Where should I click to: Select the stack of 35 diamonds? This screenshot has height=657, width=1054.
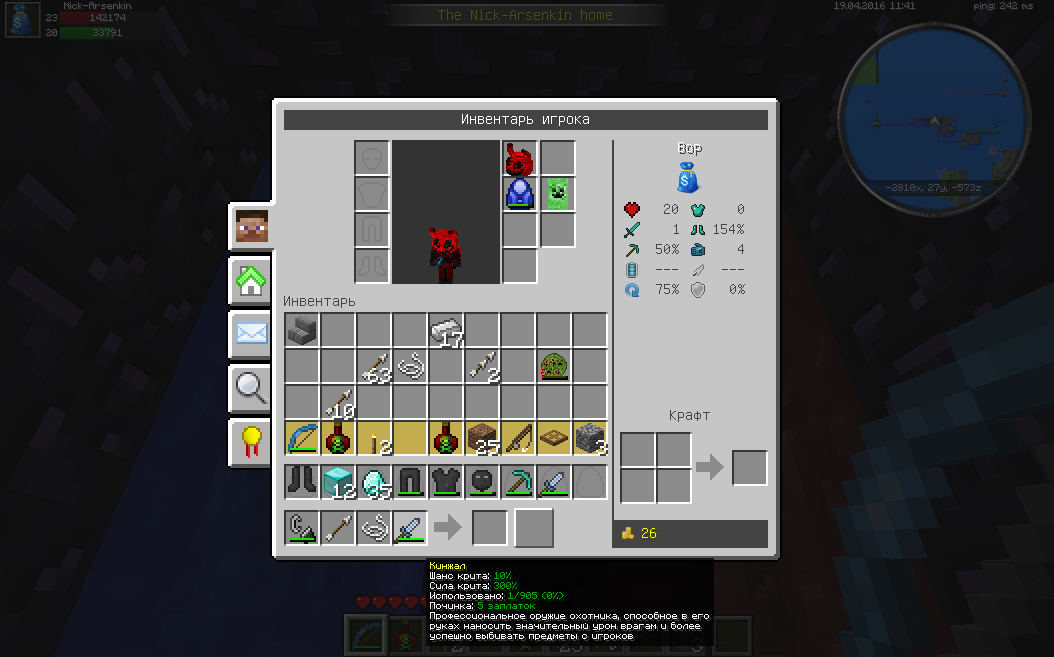(374, 481)
